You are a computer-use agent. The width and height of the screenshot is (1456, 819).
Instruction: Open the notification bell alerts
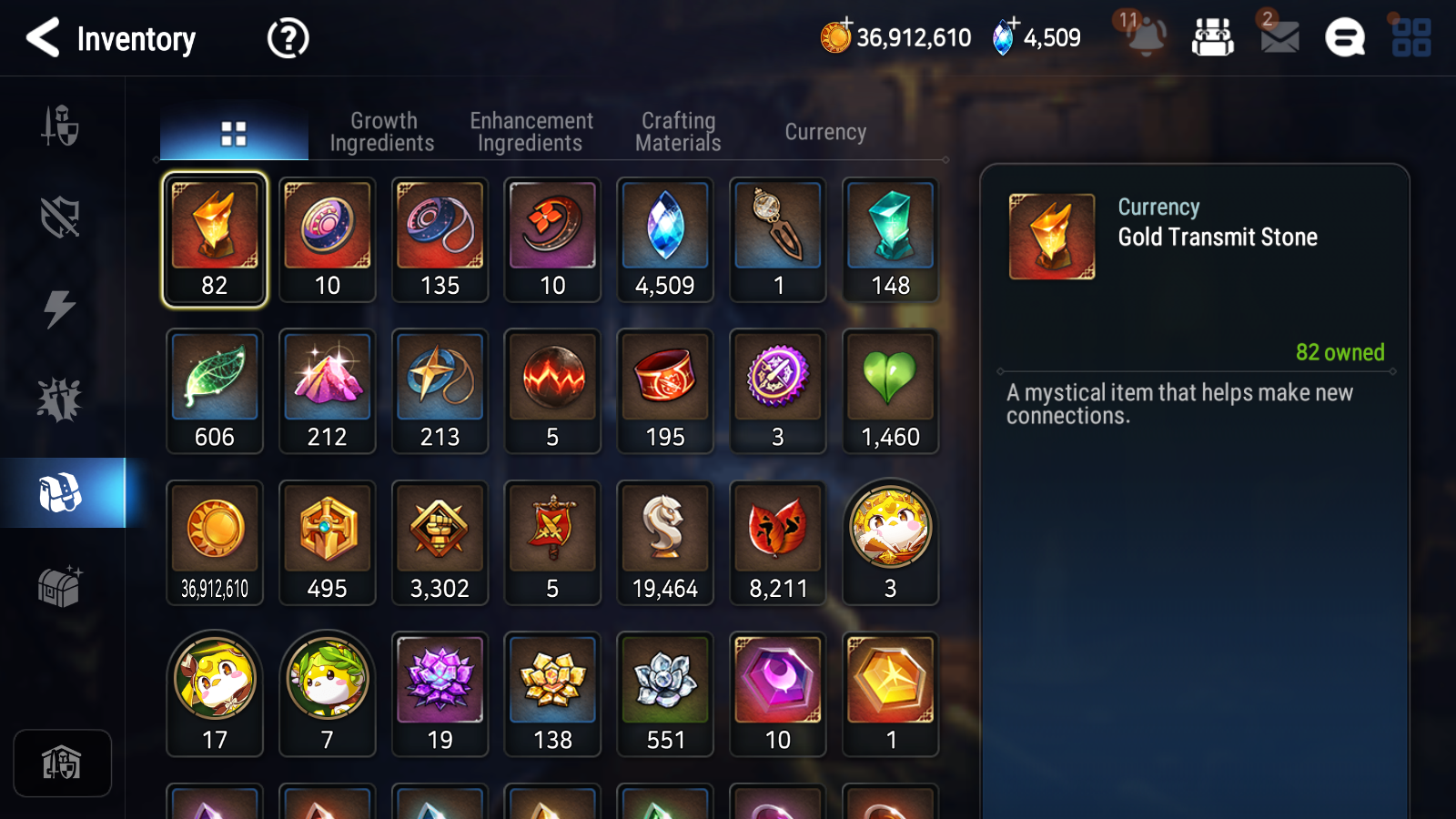(x=1145, y=37)
